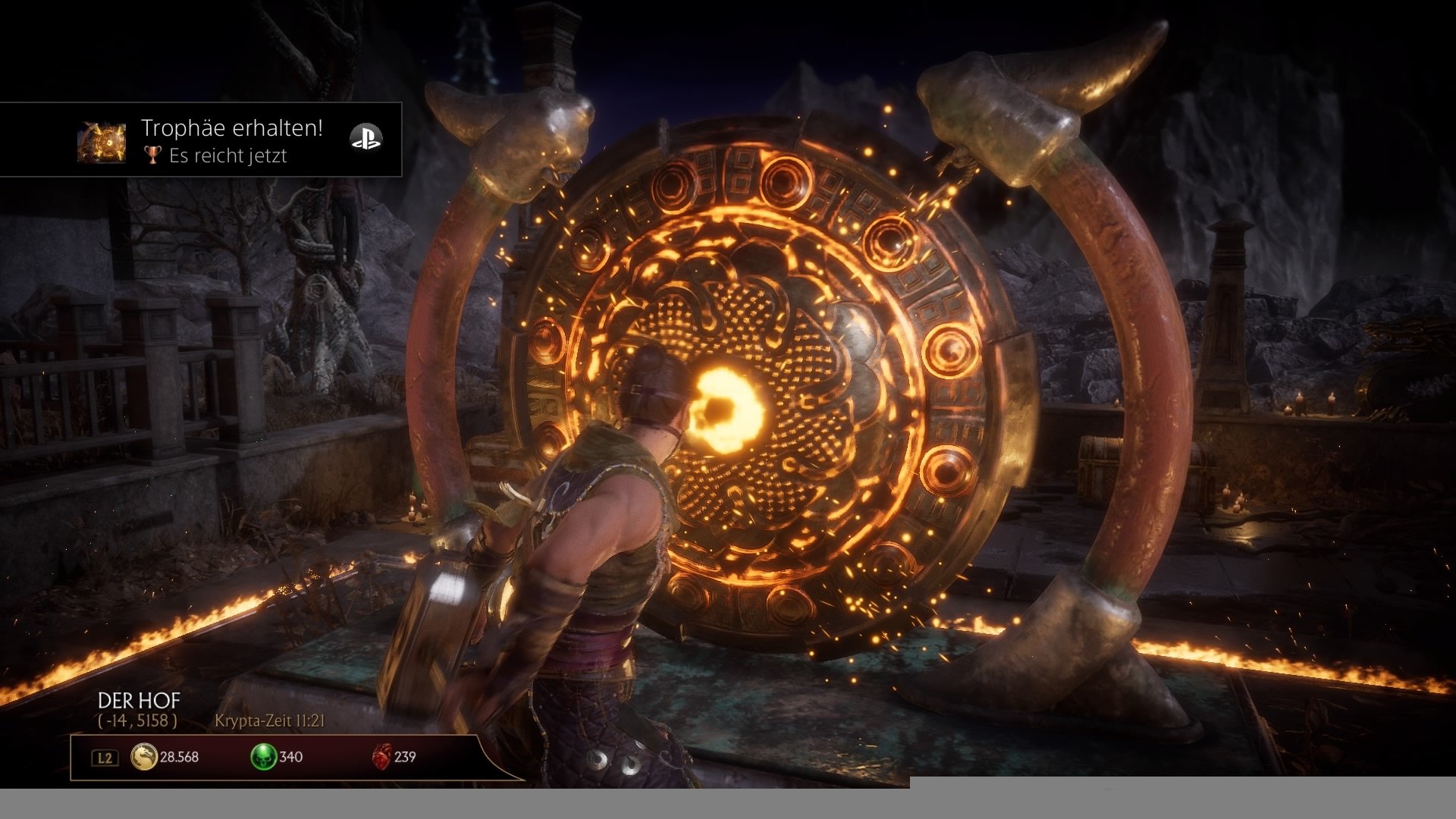The width and height of the screenshot is (1456, 819).
Task: Select the trophy artwork thumbnail in the toast
Action: (x=102, y=140)
